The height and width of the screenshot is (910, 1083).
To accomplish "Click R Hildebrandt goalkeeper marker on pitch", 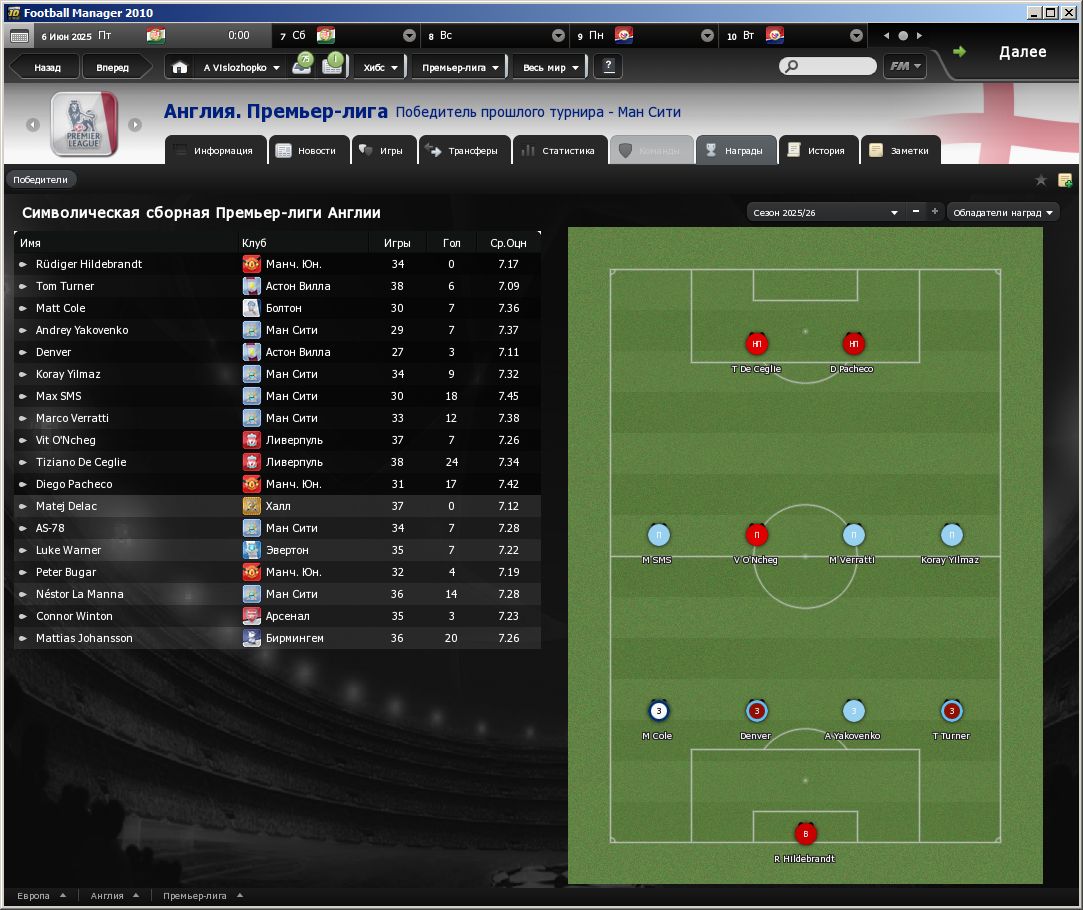I will click(x=805, y=834).
